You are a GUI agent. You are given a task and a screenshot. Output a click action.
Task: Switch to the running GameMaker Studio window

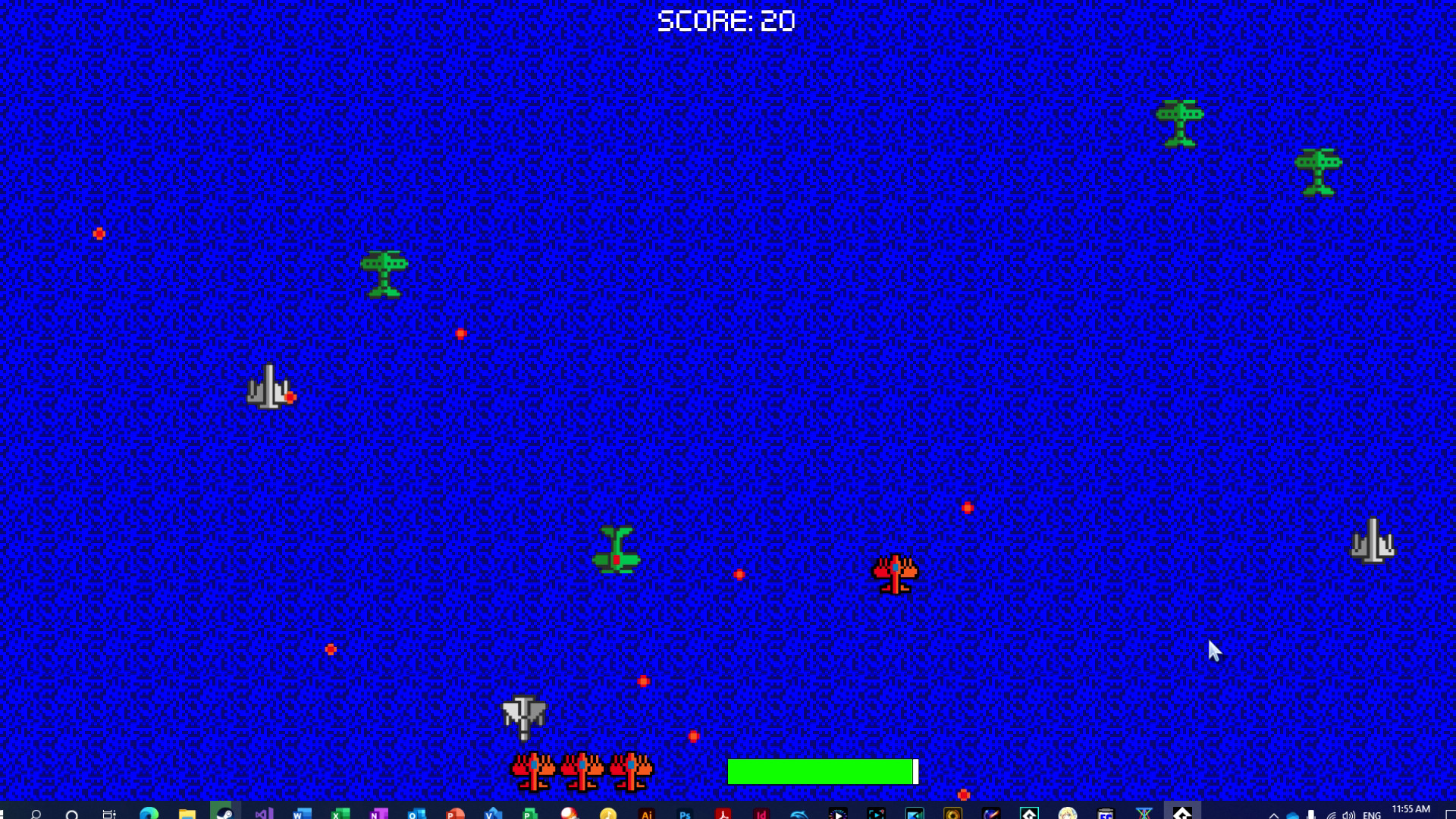click(x=1181, y=811)
